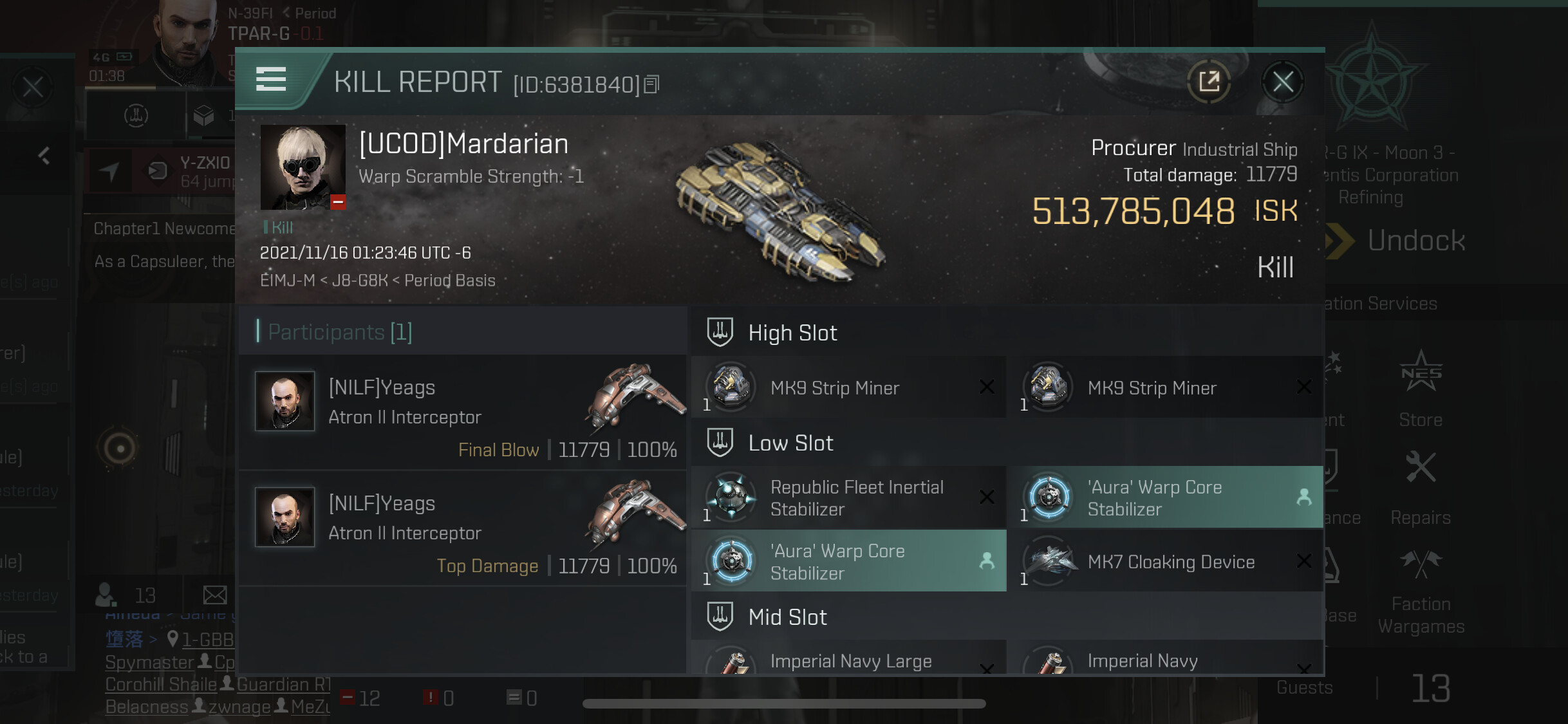Close the Kill Report window

1282,82
